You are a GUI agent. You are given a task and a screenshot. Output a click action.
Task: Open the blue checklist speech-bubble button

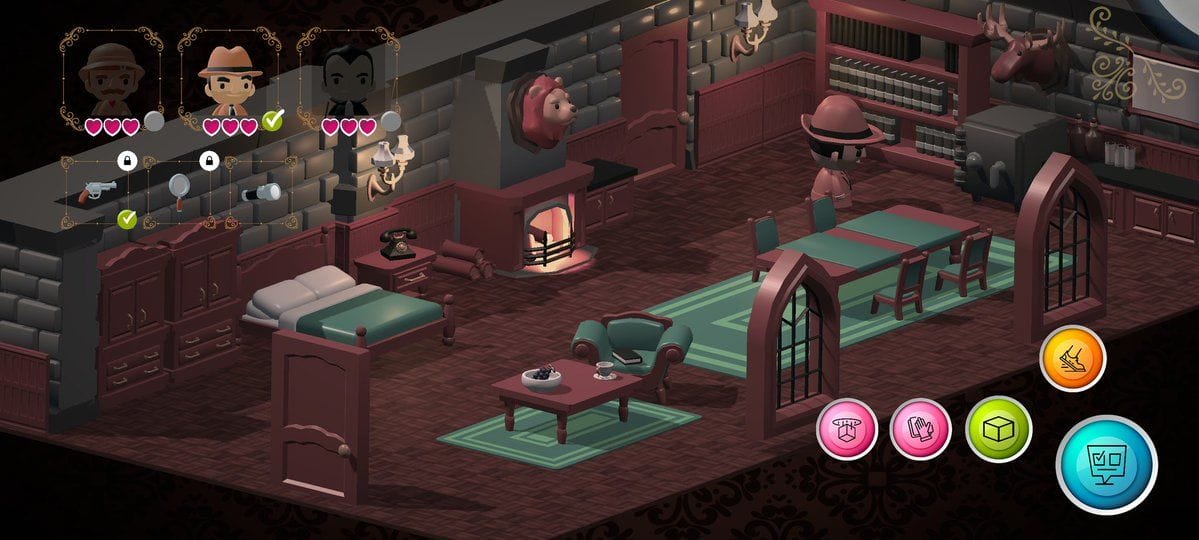tap(1106, 464)
